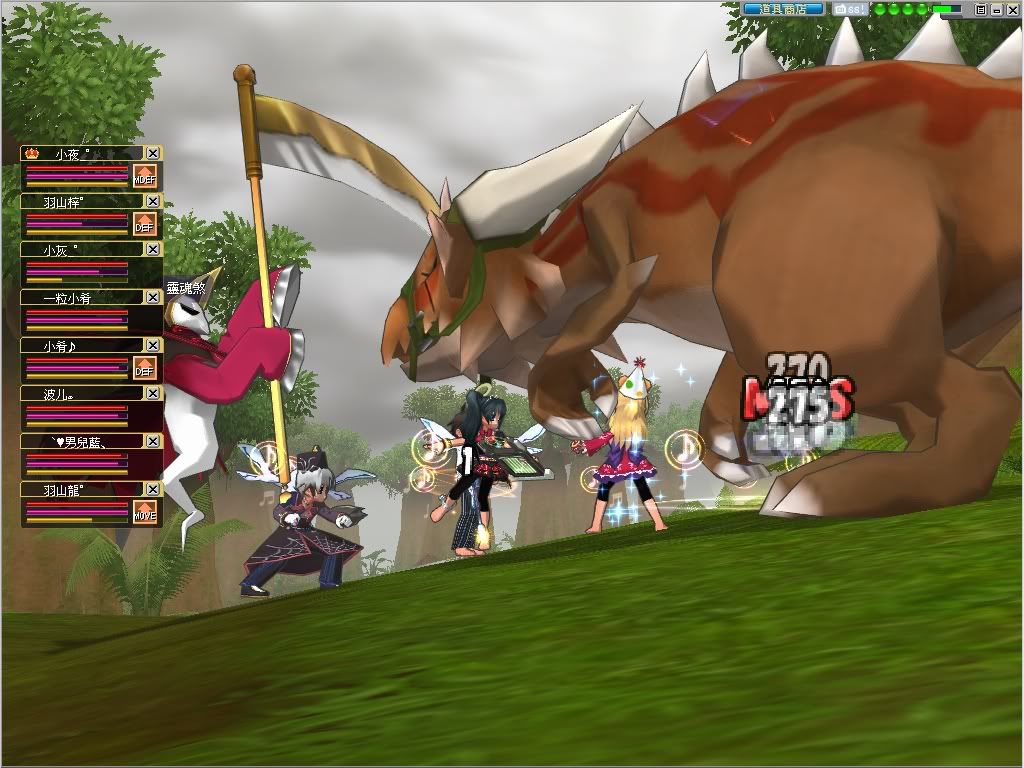Close the game window

coord(1011,9)
